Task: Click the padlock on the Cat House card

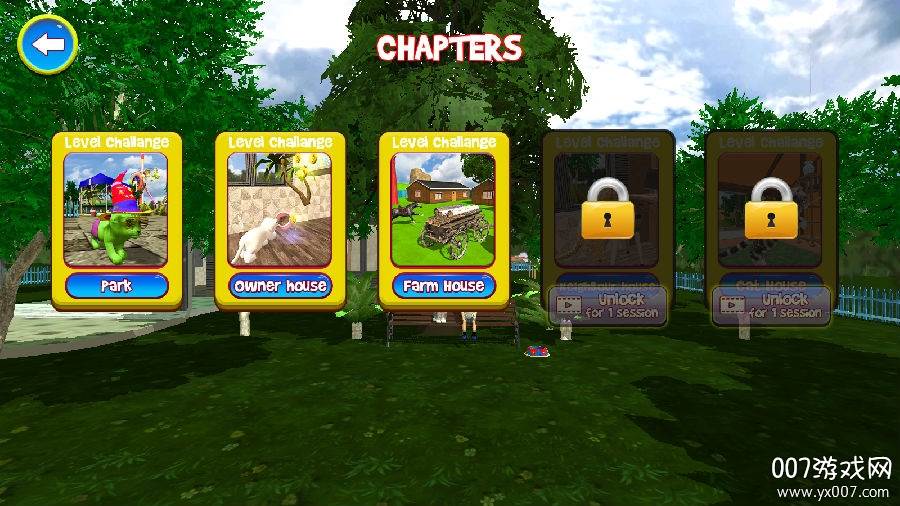Action: coord(771,208)
